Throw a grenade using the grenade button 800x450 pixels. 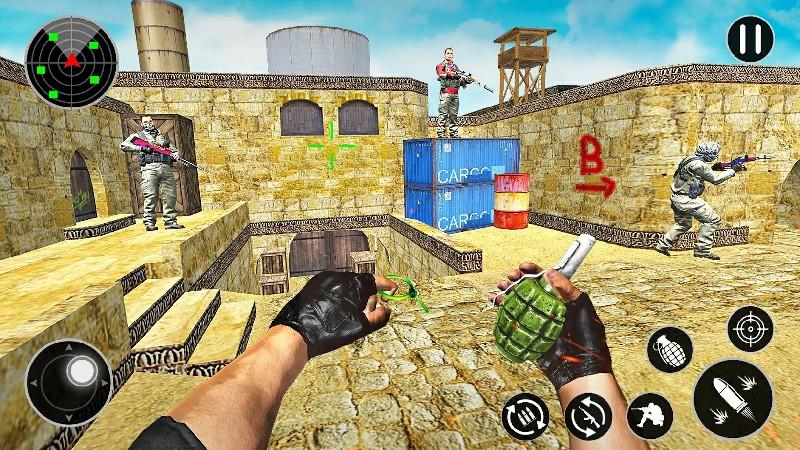(670, 350)
